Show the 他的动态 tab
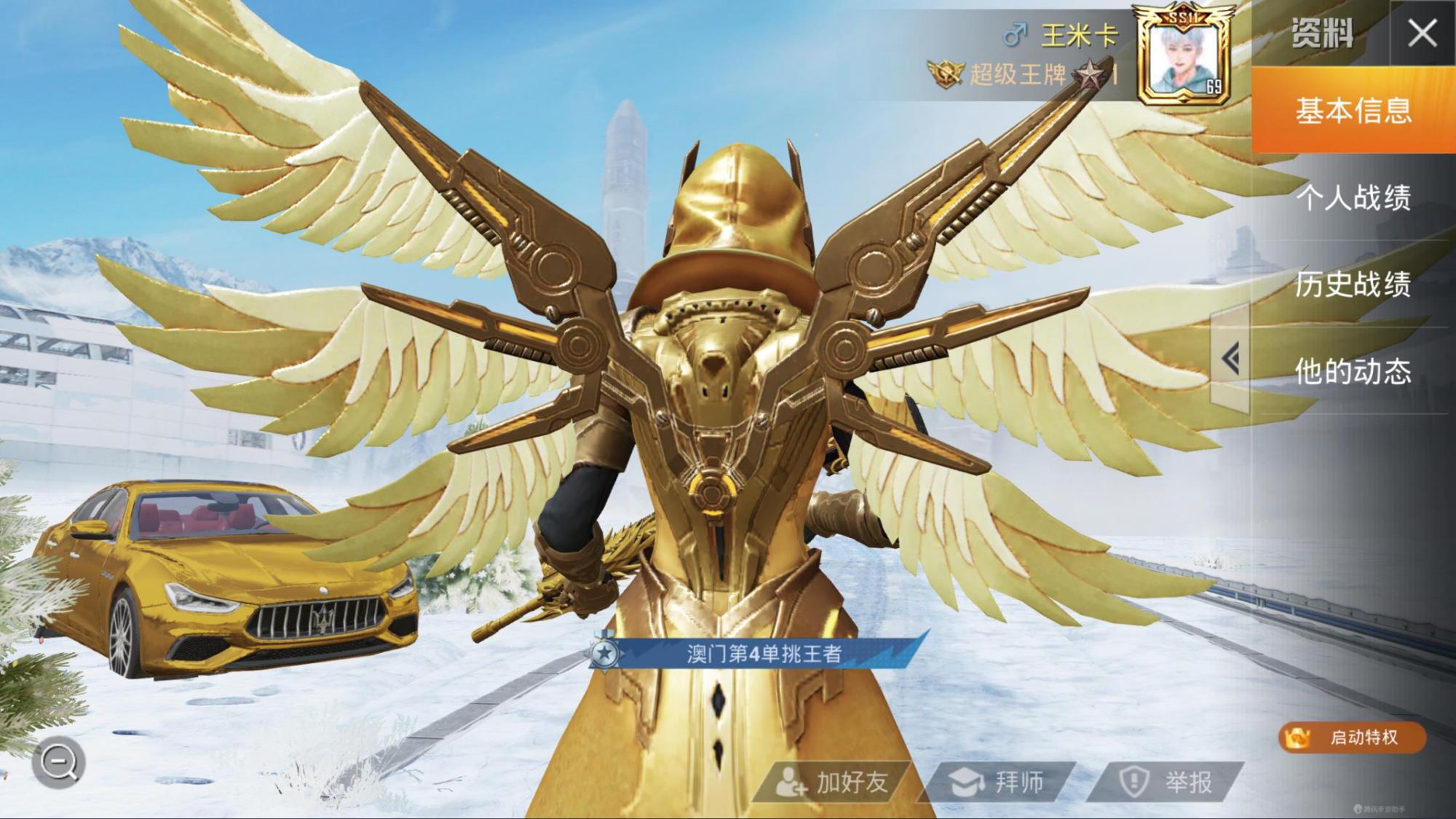The image size is (1456, 819). (x=1353, y=371)
